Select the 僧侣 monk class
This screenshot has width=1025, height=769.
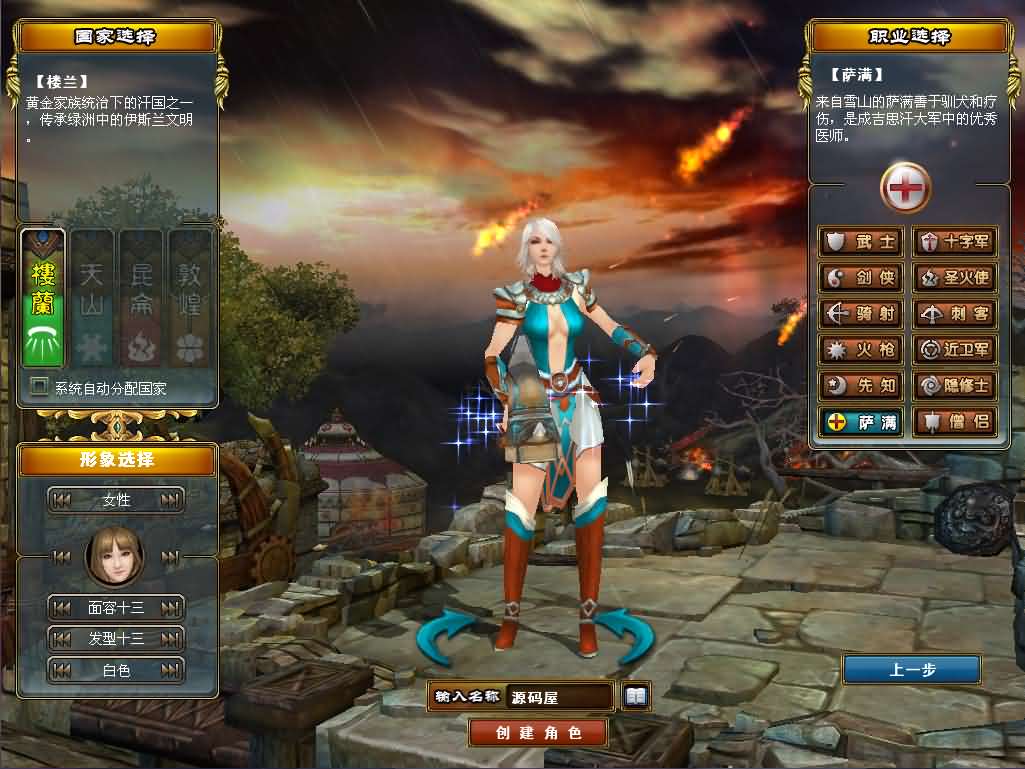tap(955, 422)
